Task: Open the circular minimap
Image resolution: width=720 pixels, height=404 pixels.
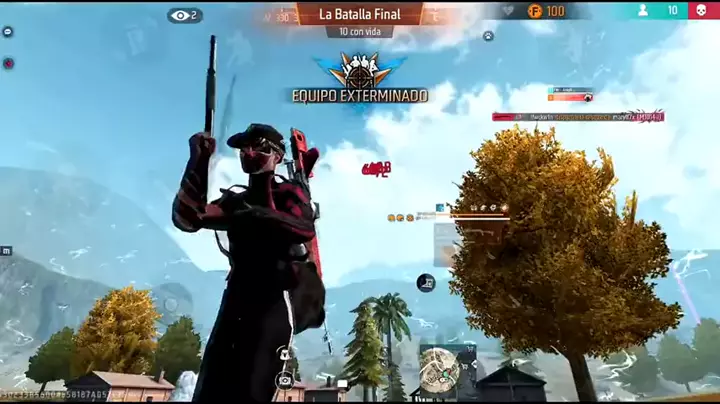Action: [439, 368]
